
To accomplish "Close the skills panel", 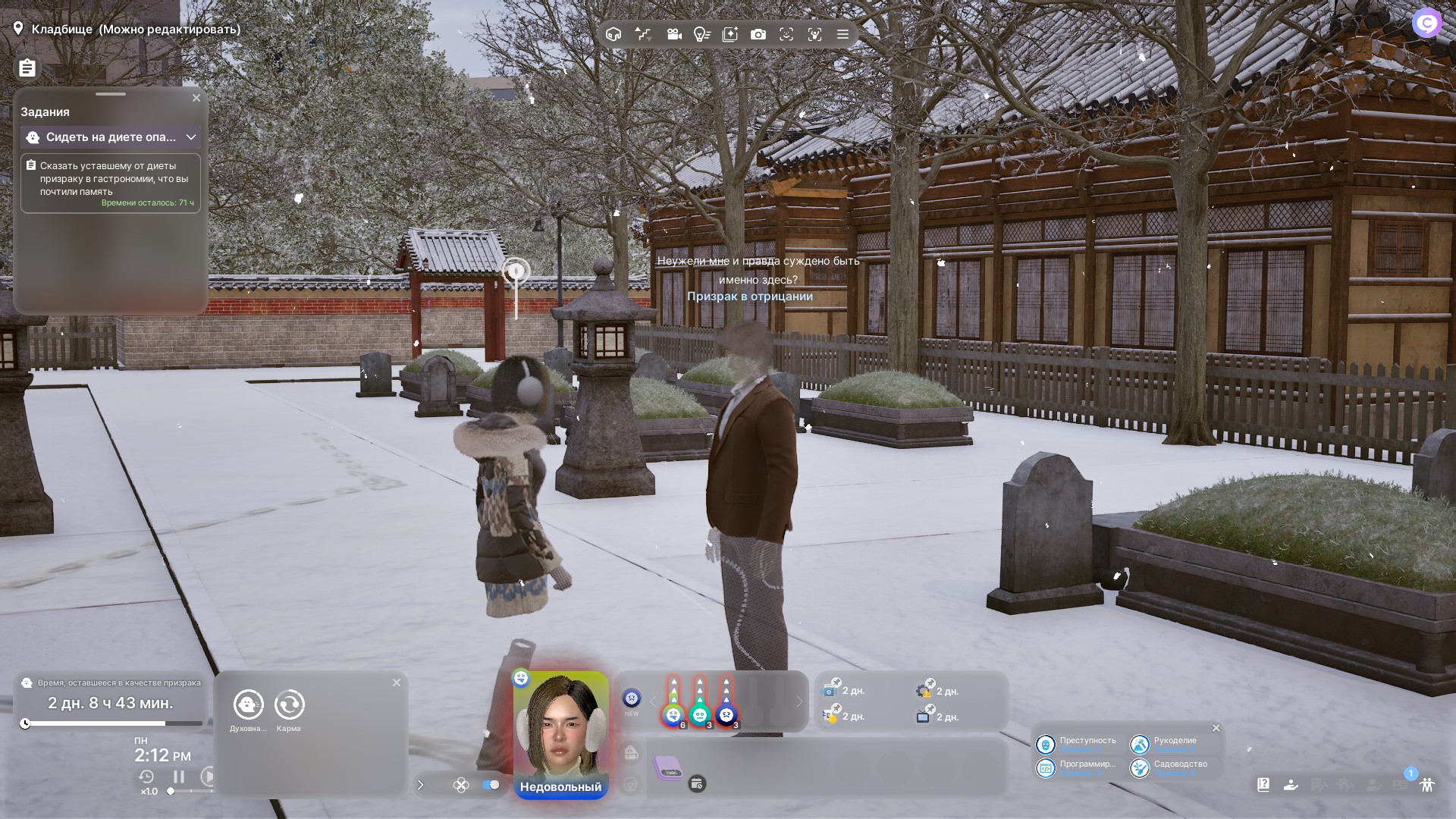I will tap(1216, 728).
